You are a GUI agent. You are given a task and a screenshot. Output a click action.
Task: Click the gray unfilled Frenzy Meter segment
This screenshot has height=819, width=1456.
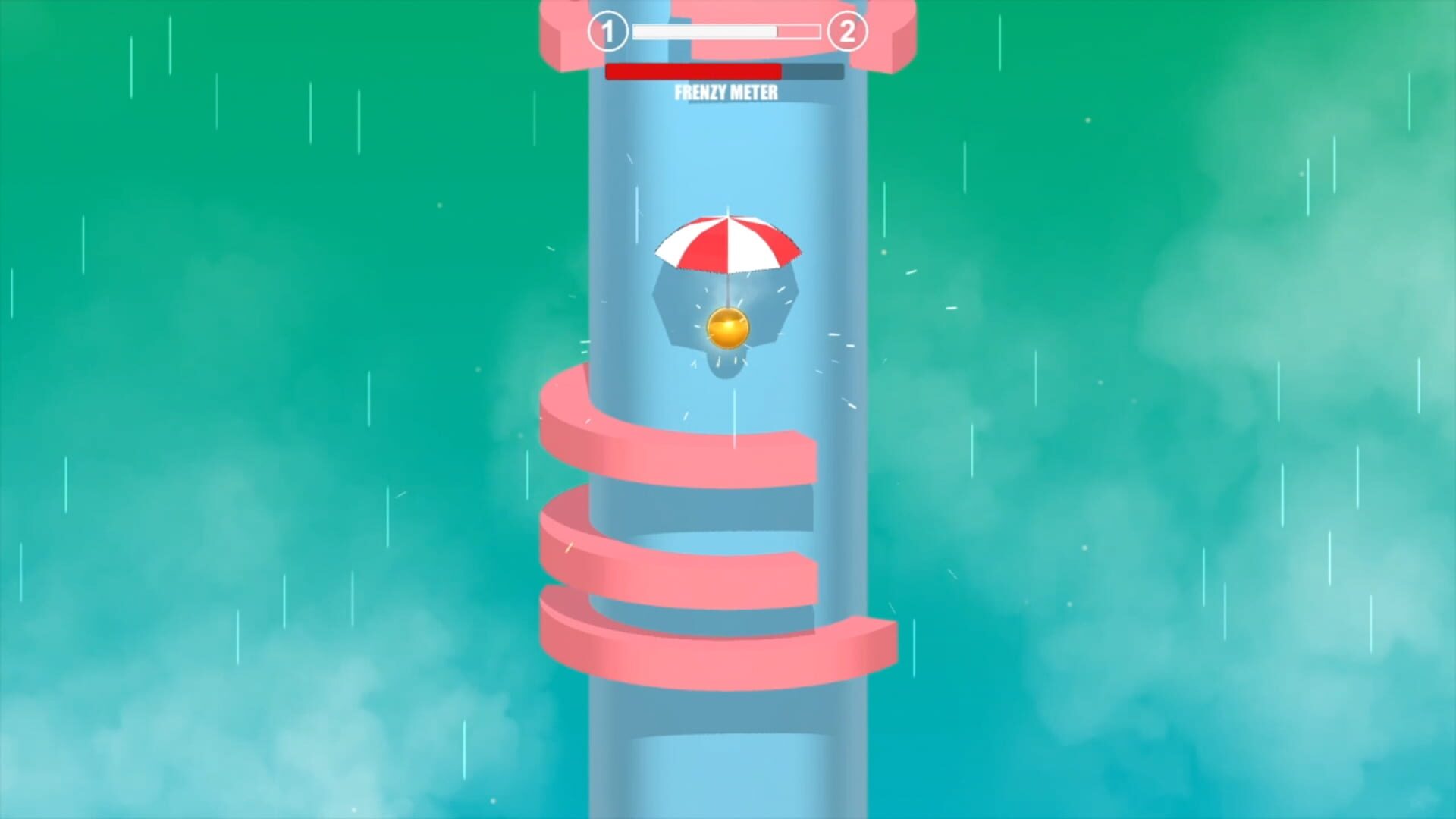pyautogui.click(x=813, y=71)
